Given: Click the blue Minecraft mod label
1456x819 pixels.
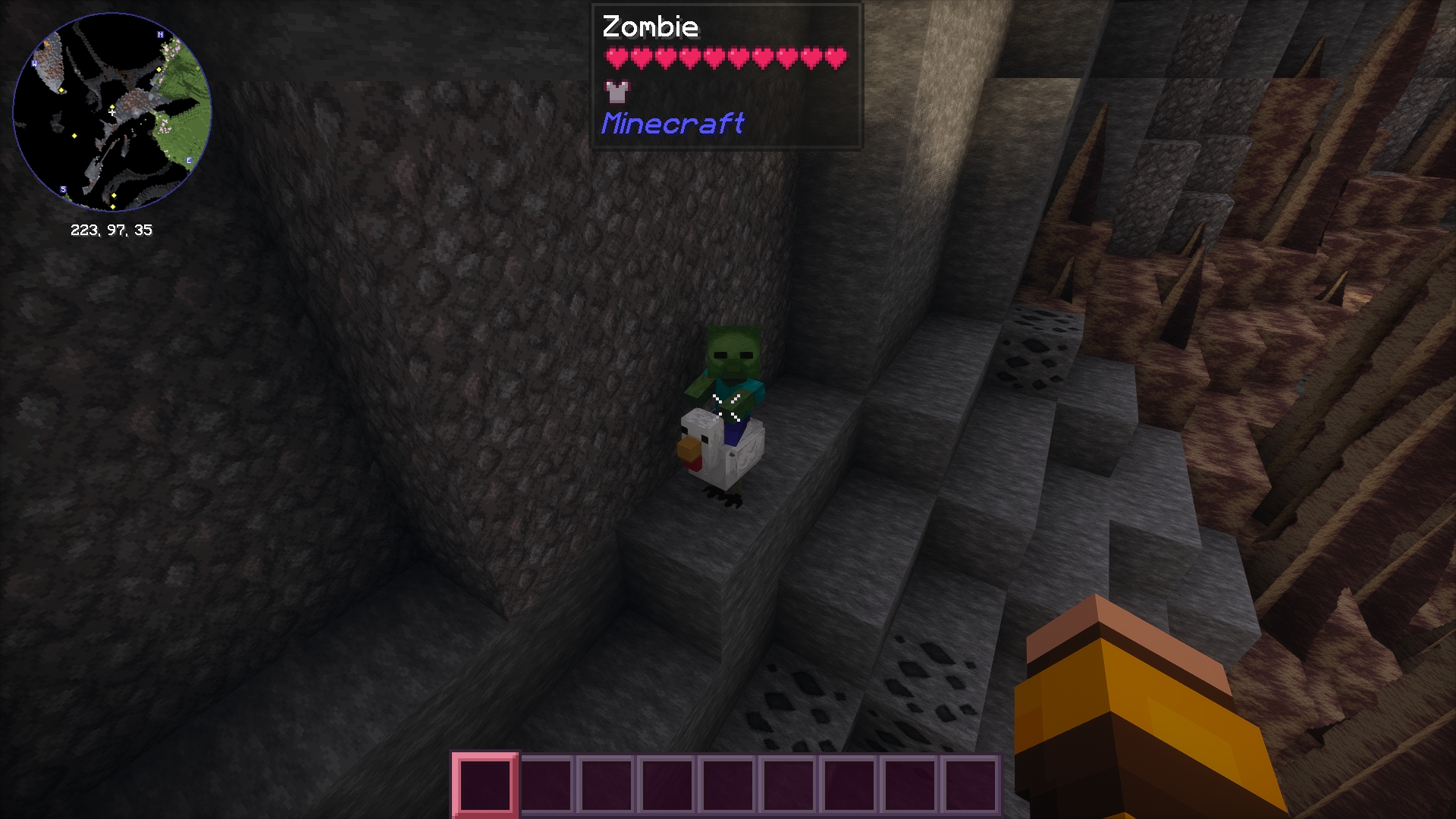Looking at the screenshot, I should click(x=673, y=124).
